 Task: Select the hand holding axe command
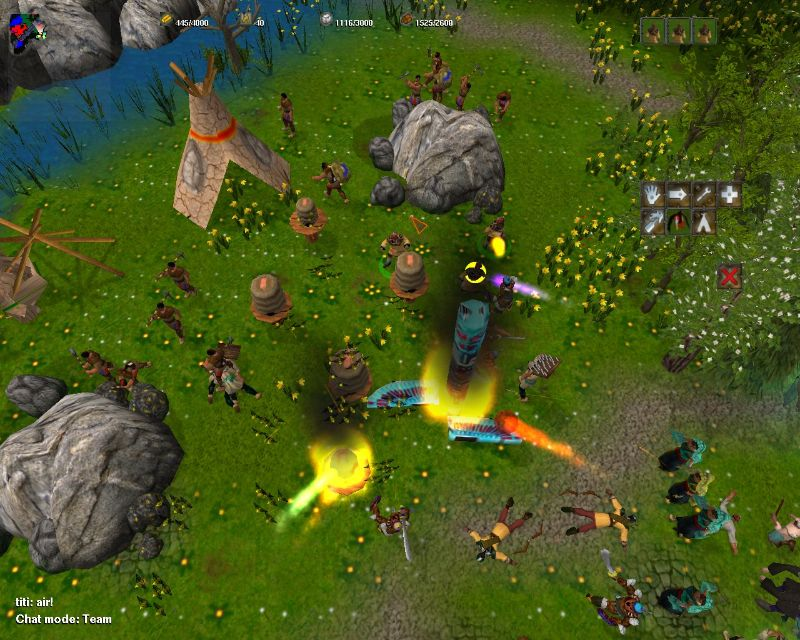pos(653,222)
